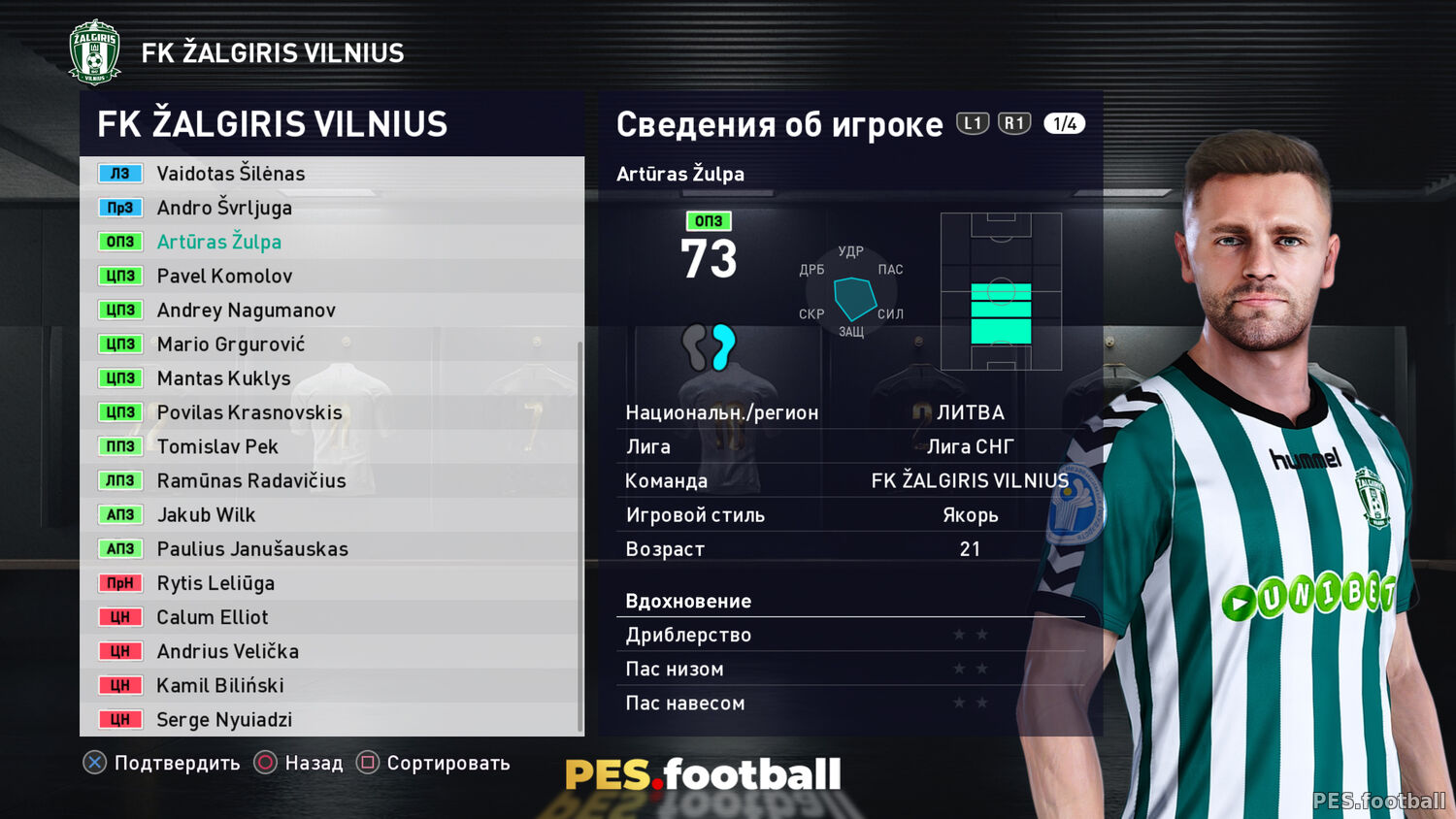
Task: Choose Ramūnas Radavičius from the roster
Action: coord(251,481)
